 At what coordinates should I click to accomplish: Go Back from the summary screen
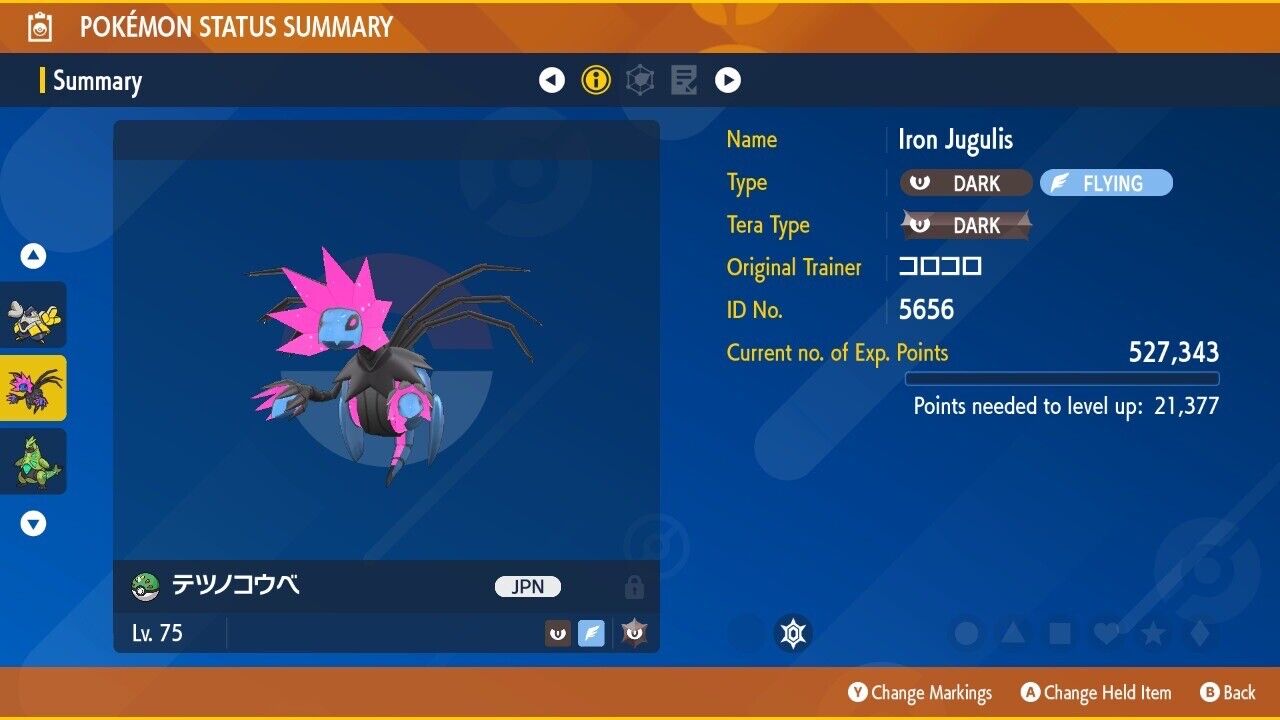[x=1226, y=693]
